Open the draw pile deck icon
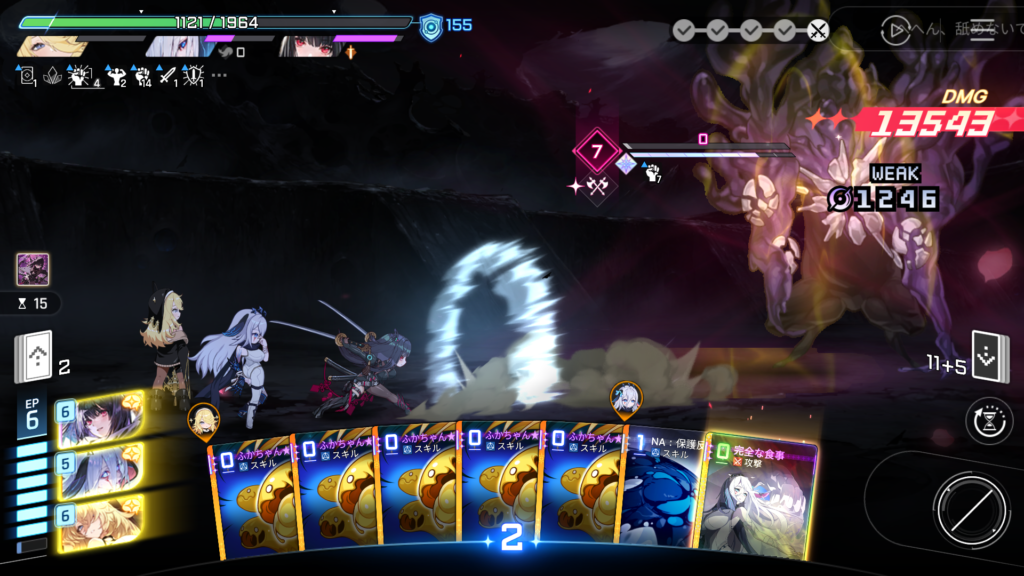The width and height of the screenshot is (1024, 576). (32, 357)
